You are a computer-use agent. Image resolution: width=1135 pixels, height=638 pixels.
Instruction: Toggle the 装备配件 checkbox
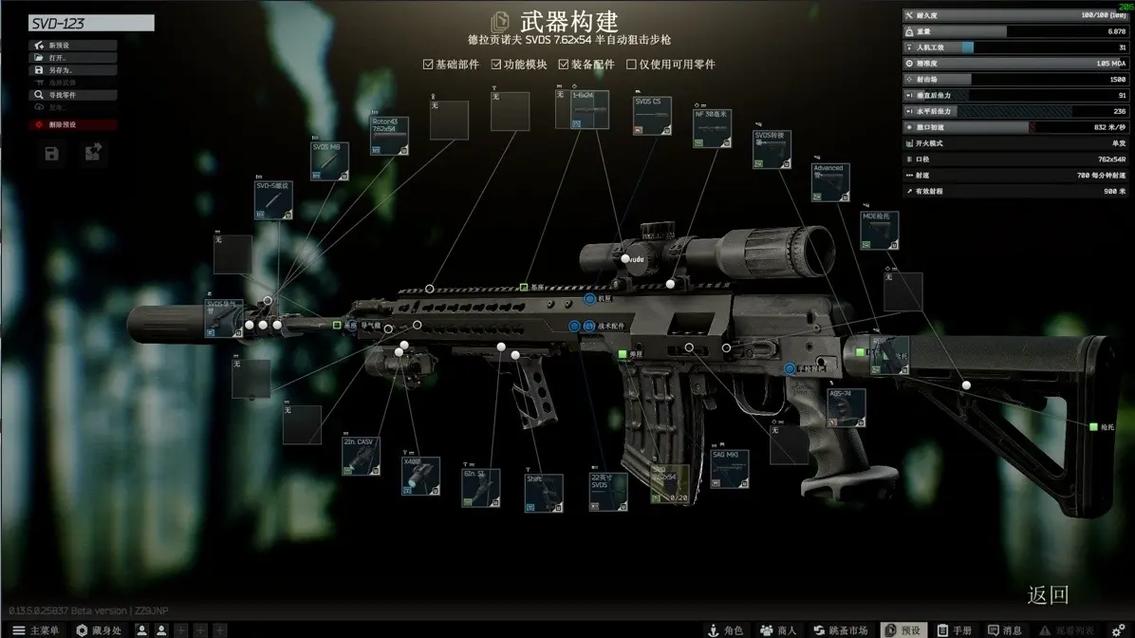pos(564,65)
